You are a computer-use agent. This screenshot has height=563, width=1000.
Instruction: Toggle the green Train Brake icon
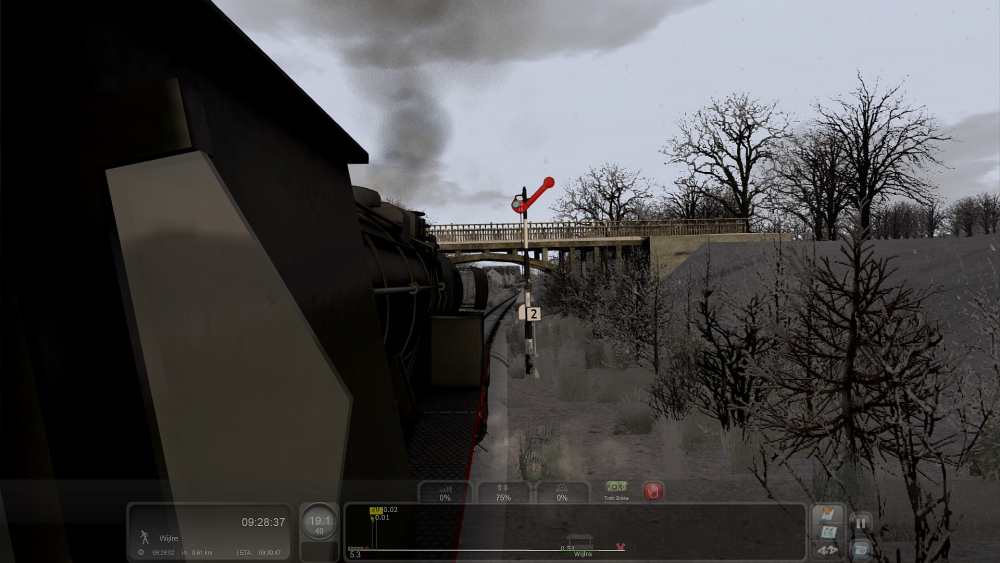click(x=616, y=488)
